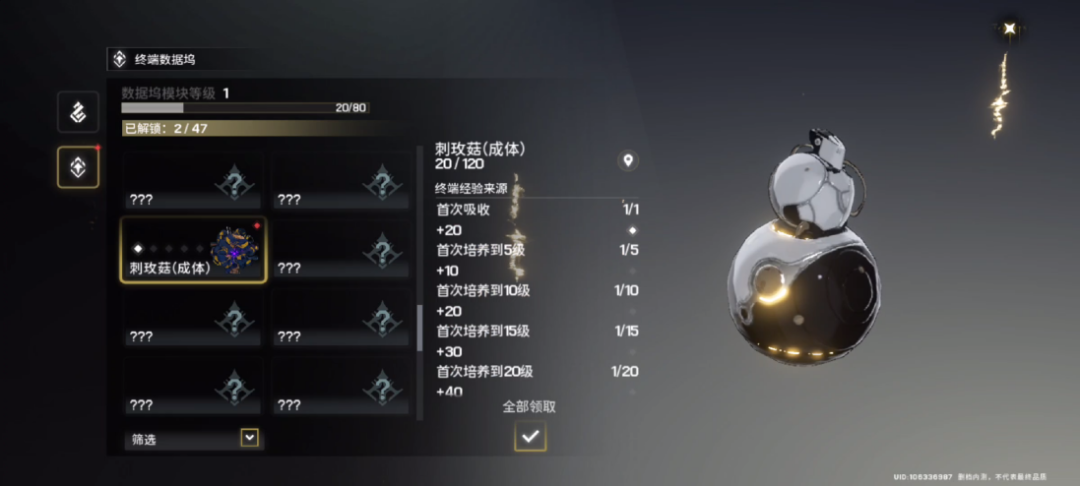The width and height of the screenshot is (1080, 486).
Task: Show 刺玫菇 location with map pin icon
Action: pyautogui.click(x=628, y=160)
